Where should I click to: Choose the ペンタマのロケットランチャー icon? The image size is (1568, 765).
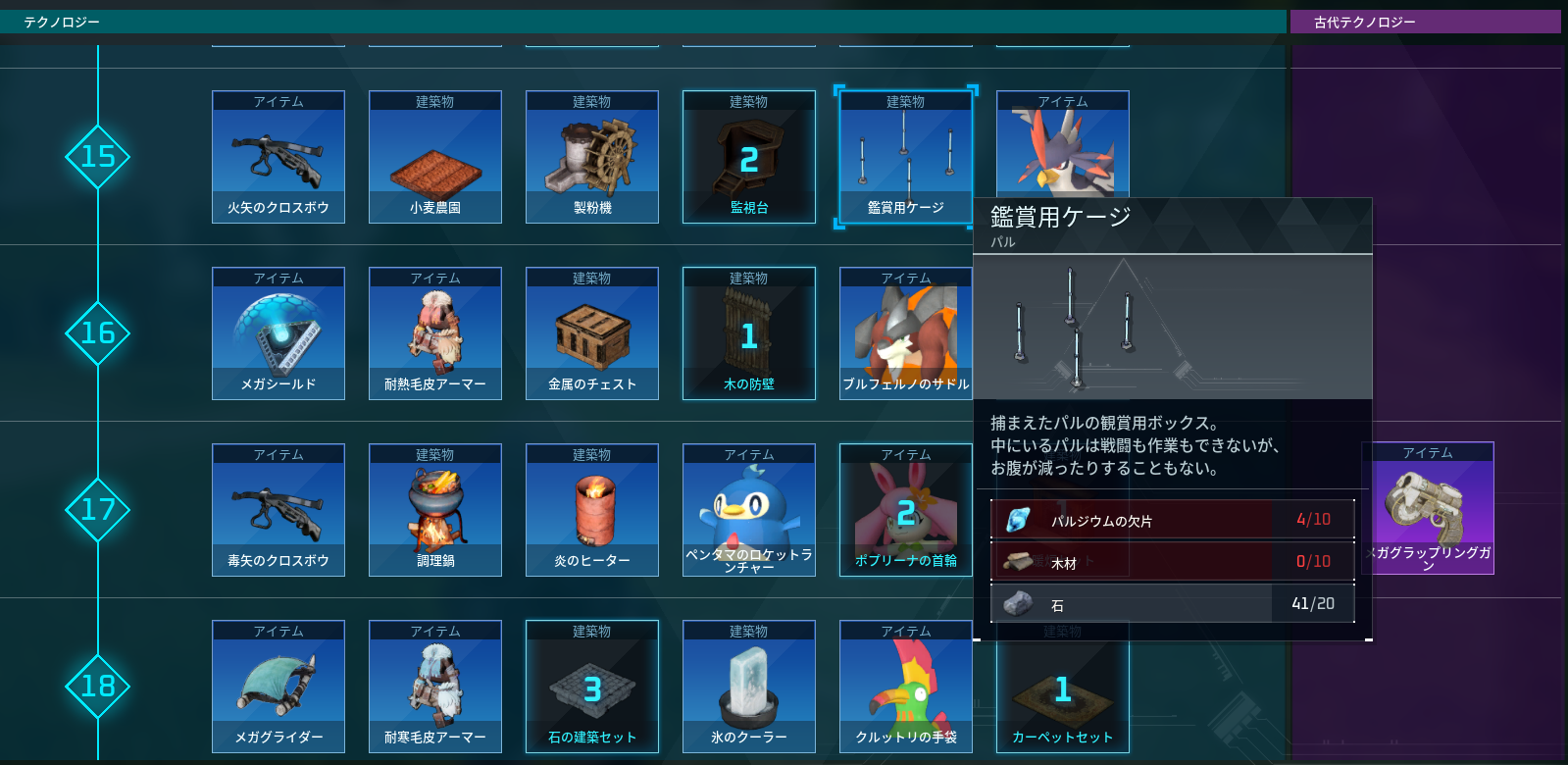(748, 510)
